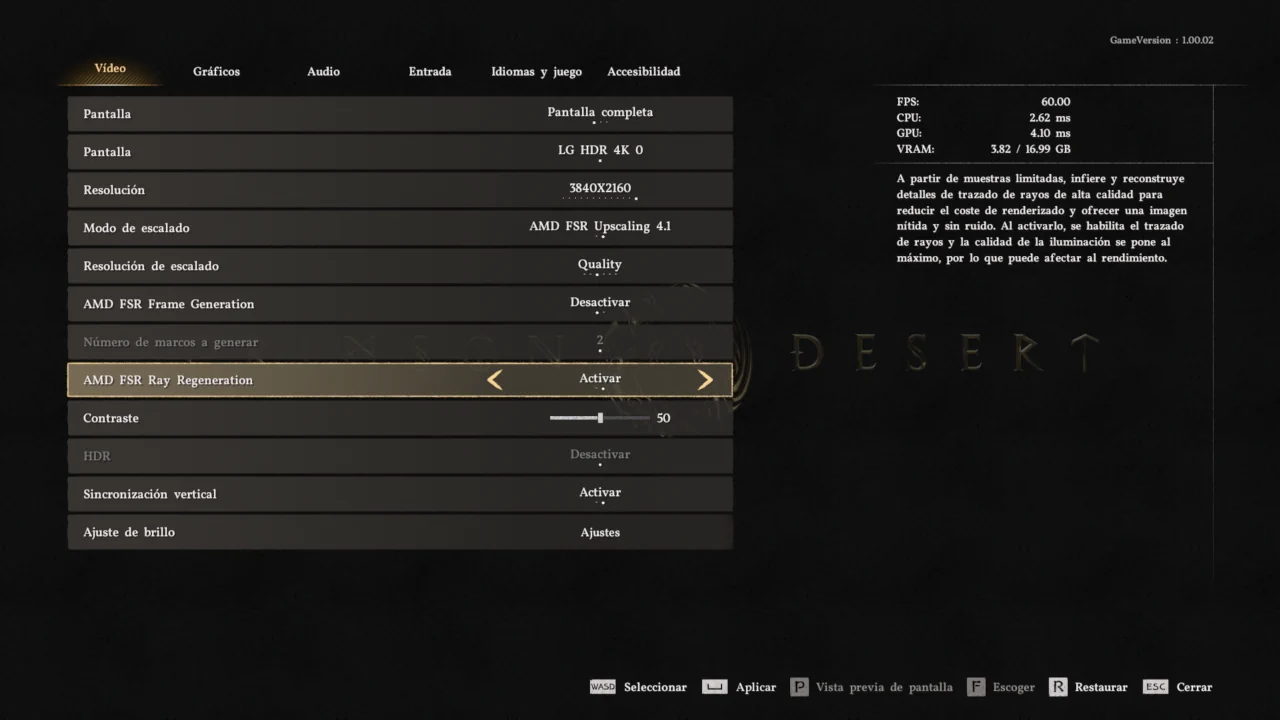The height and width of the screenshot is (720, 1280).
Task: Click the left arrow for AMD FSR Ray Regeneration
Action: click(x=494, y=379)
